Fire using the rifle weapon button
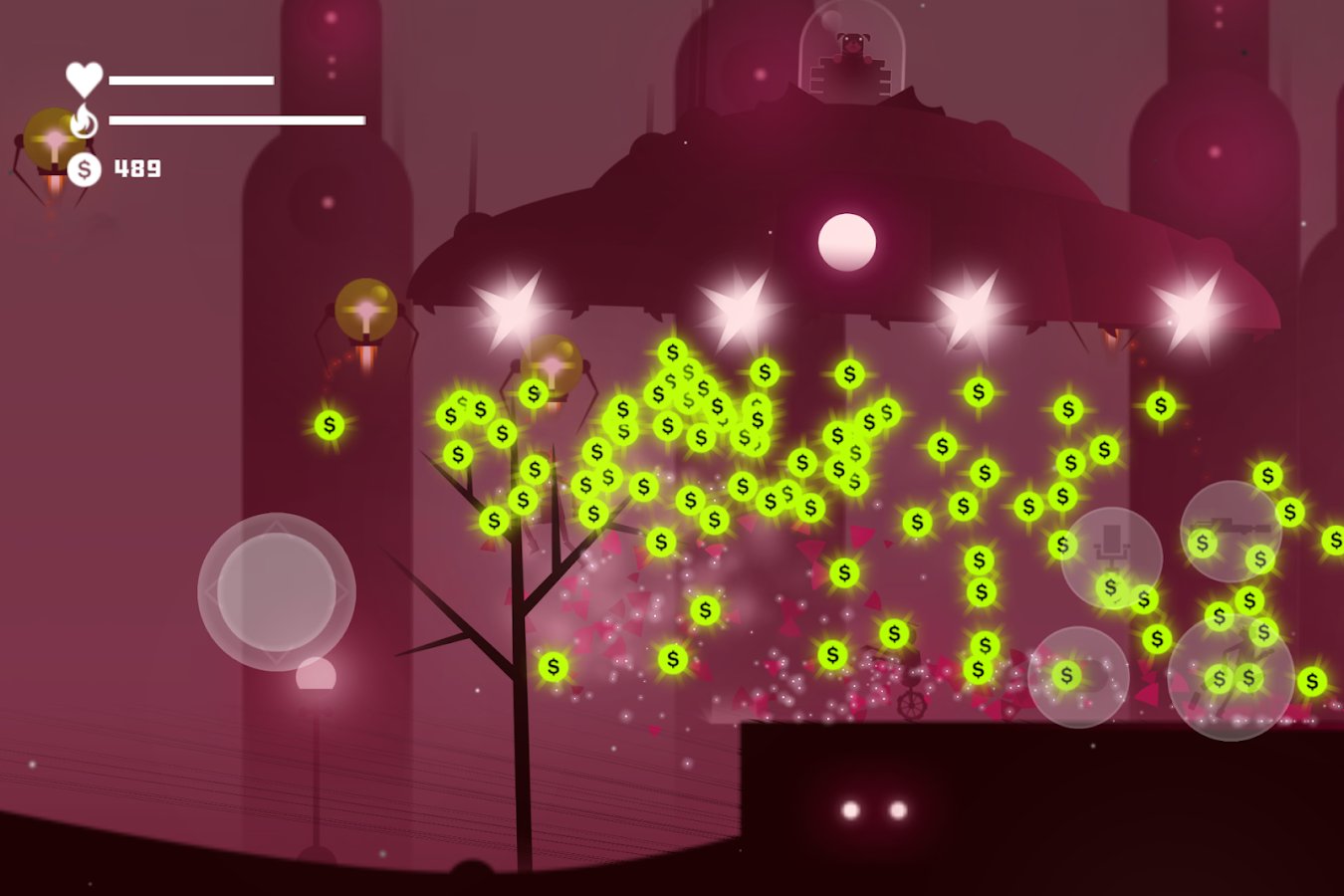The image size is (1344, 896). pyautogui.click(x=1231, y=532)
